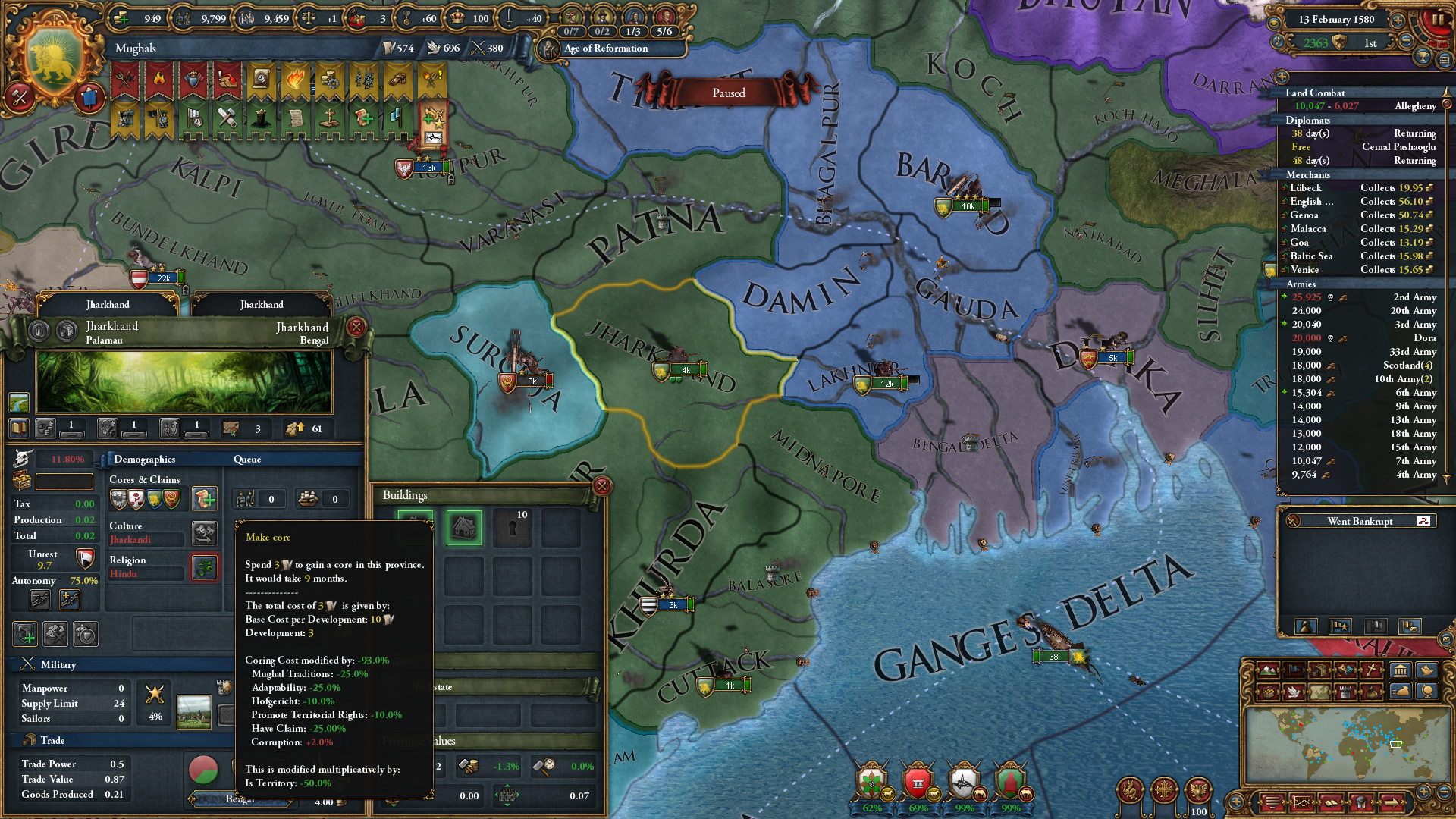Select the terrain mapmode icon on the minimap
This screenshot has height=819, width=1456.
click(1268, 670)
